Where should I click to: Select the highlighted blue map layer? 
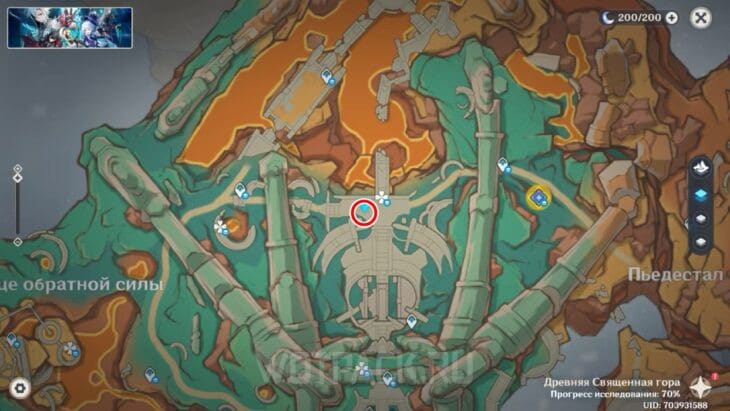click(701, 194)
